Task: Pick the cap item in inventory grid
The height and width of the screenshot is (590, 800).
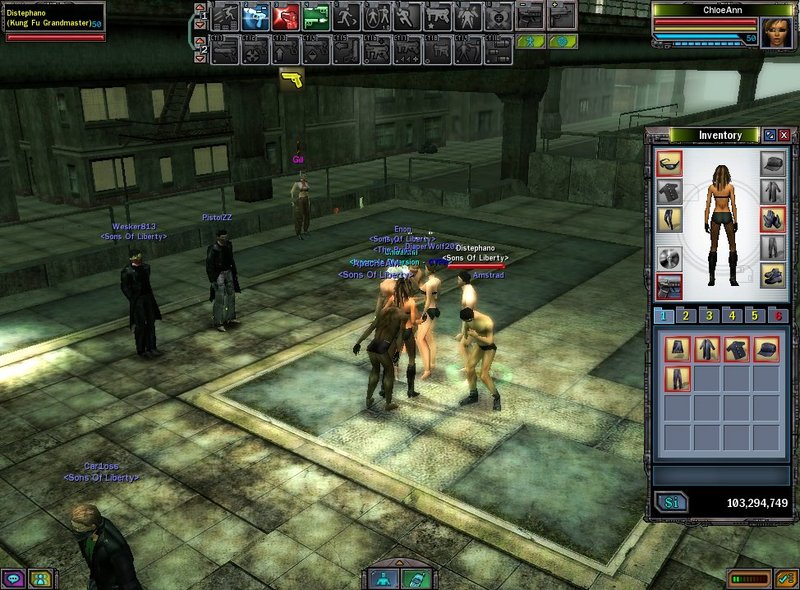Action: click(767, 349)
